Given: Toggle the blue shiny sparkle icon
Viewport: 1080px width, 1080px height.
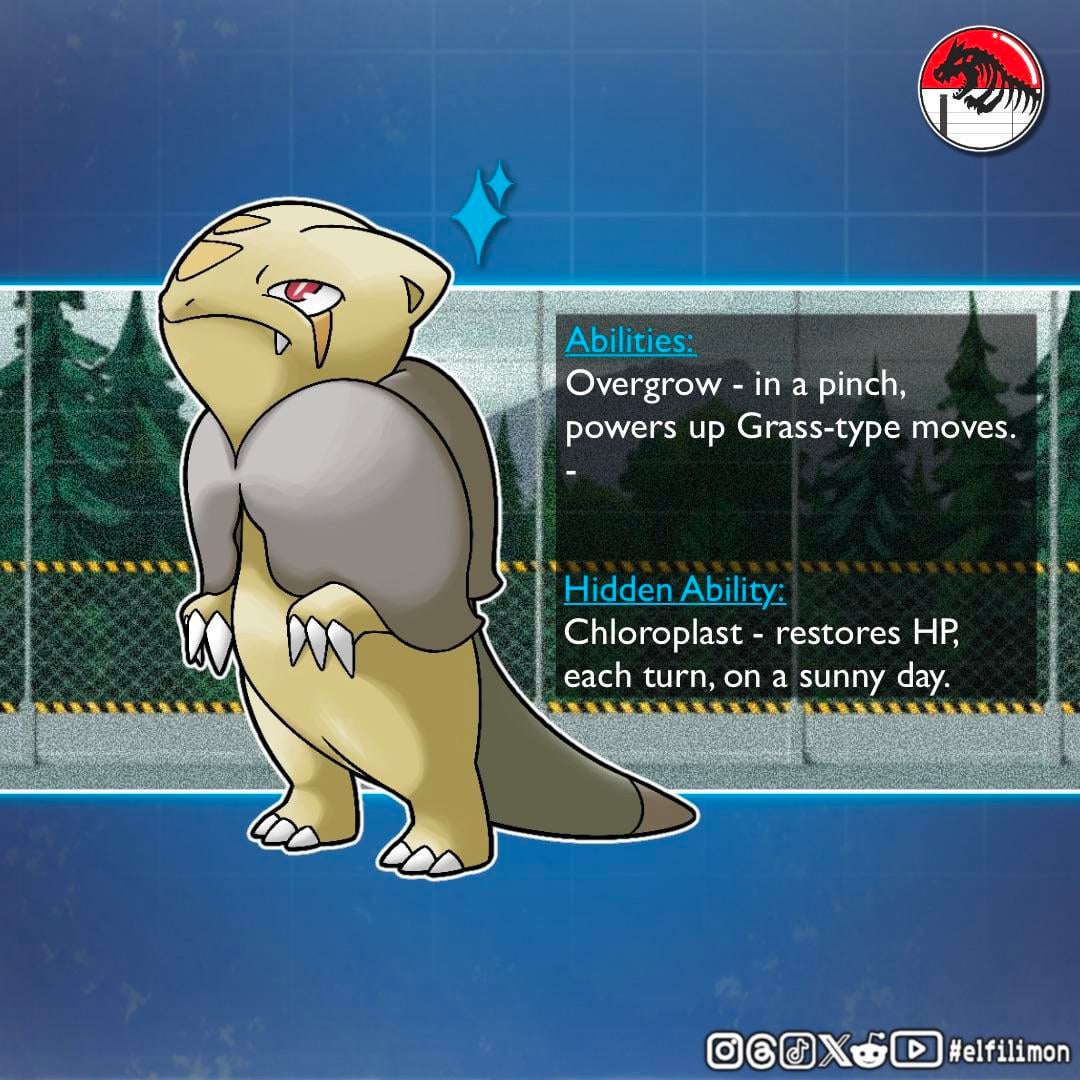Looking at the screenshot, I should click(x=482, y=213).
